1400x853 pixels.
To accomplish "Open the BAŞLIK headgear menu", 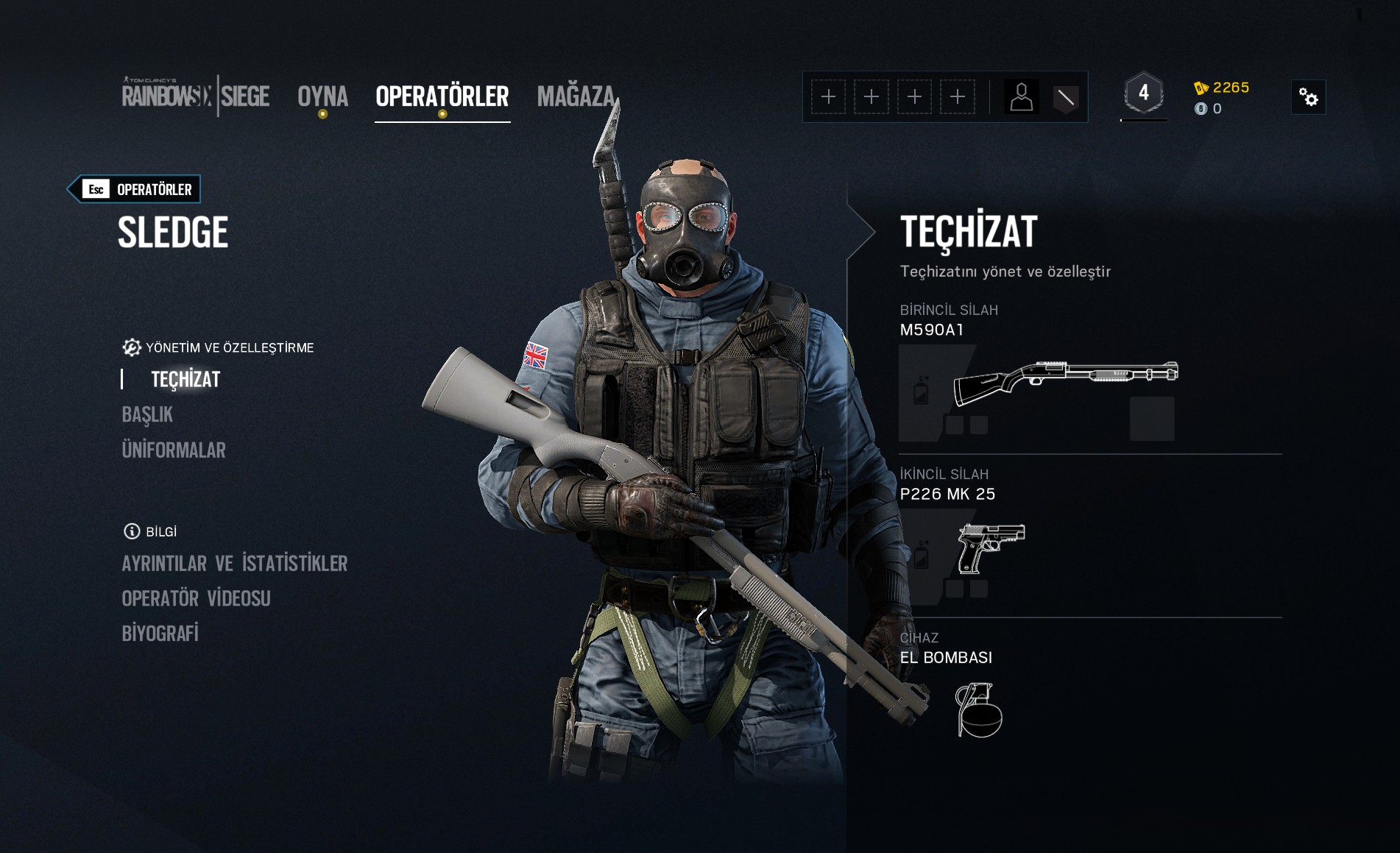I will pyautogui.click(x=147, y=414).
